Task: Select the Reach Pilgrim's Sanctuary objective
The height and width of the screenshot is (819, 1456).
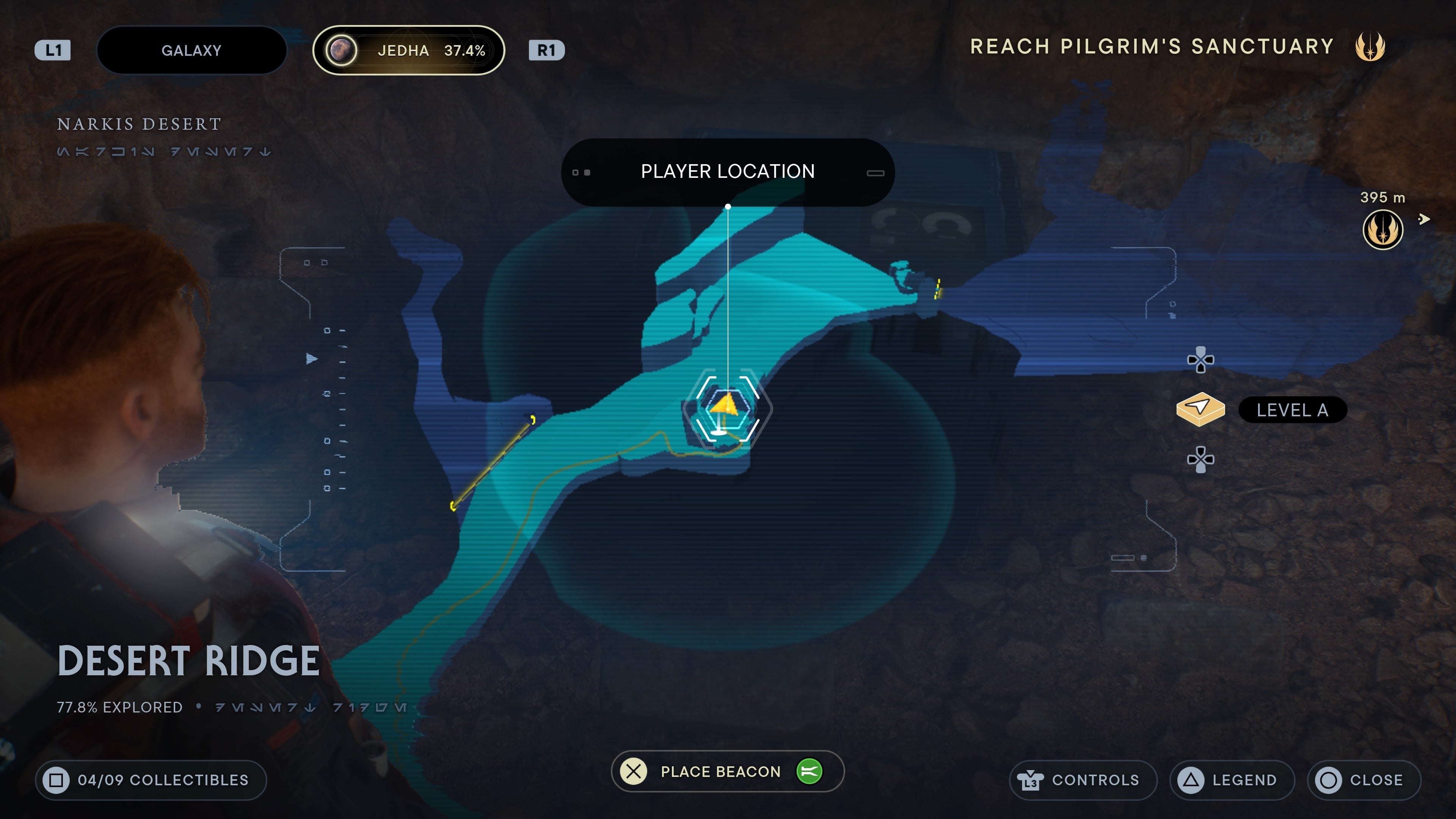Action: (1152, 46)
